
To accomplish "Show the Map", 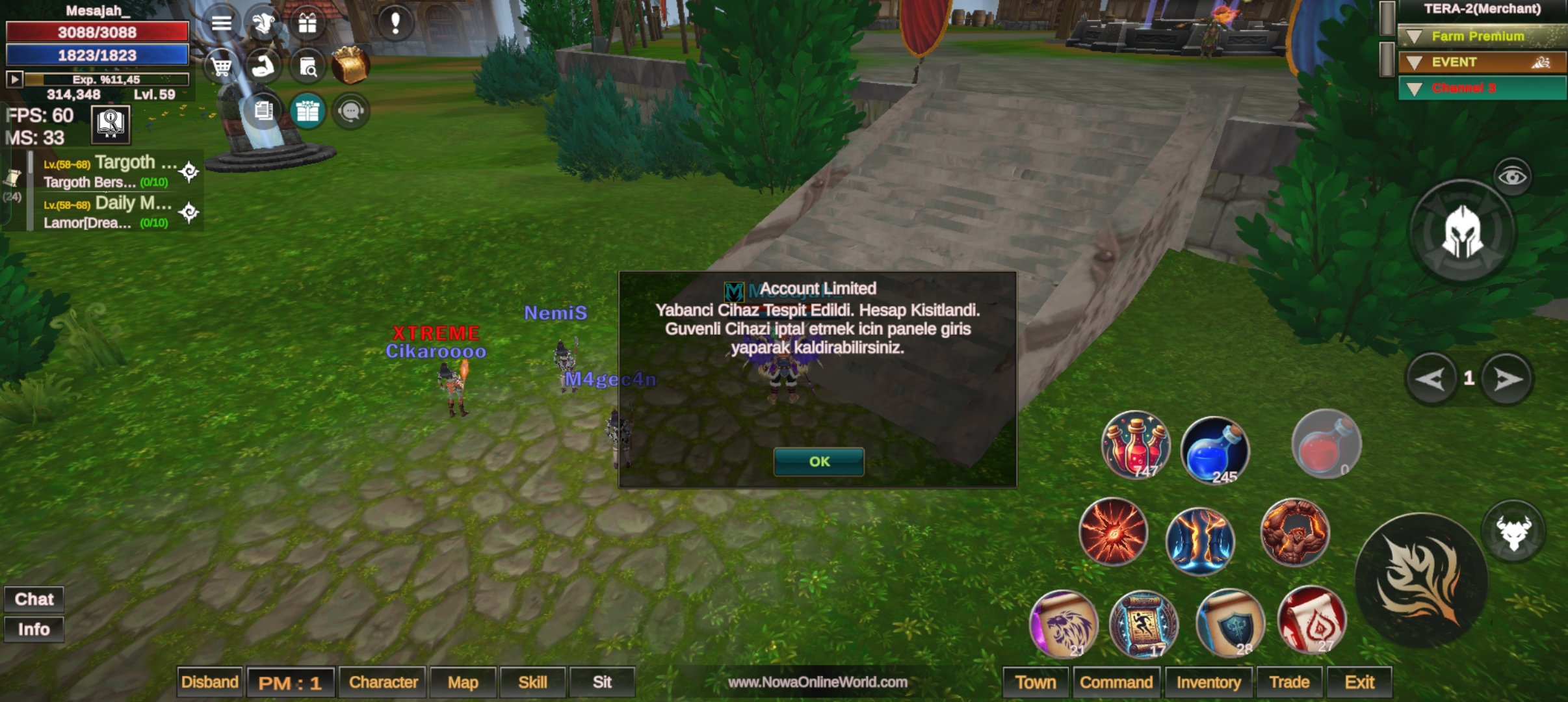I will tap(463, 682).
